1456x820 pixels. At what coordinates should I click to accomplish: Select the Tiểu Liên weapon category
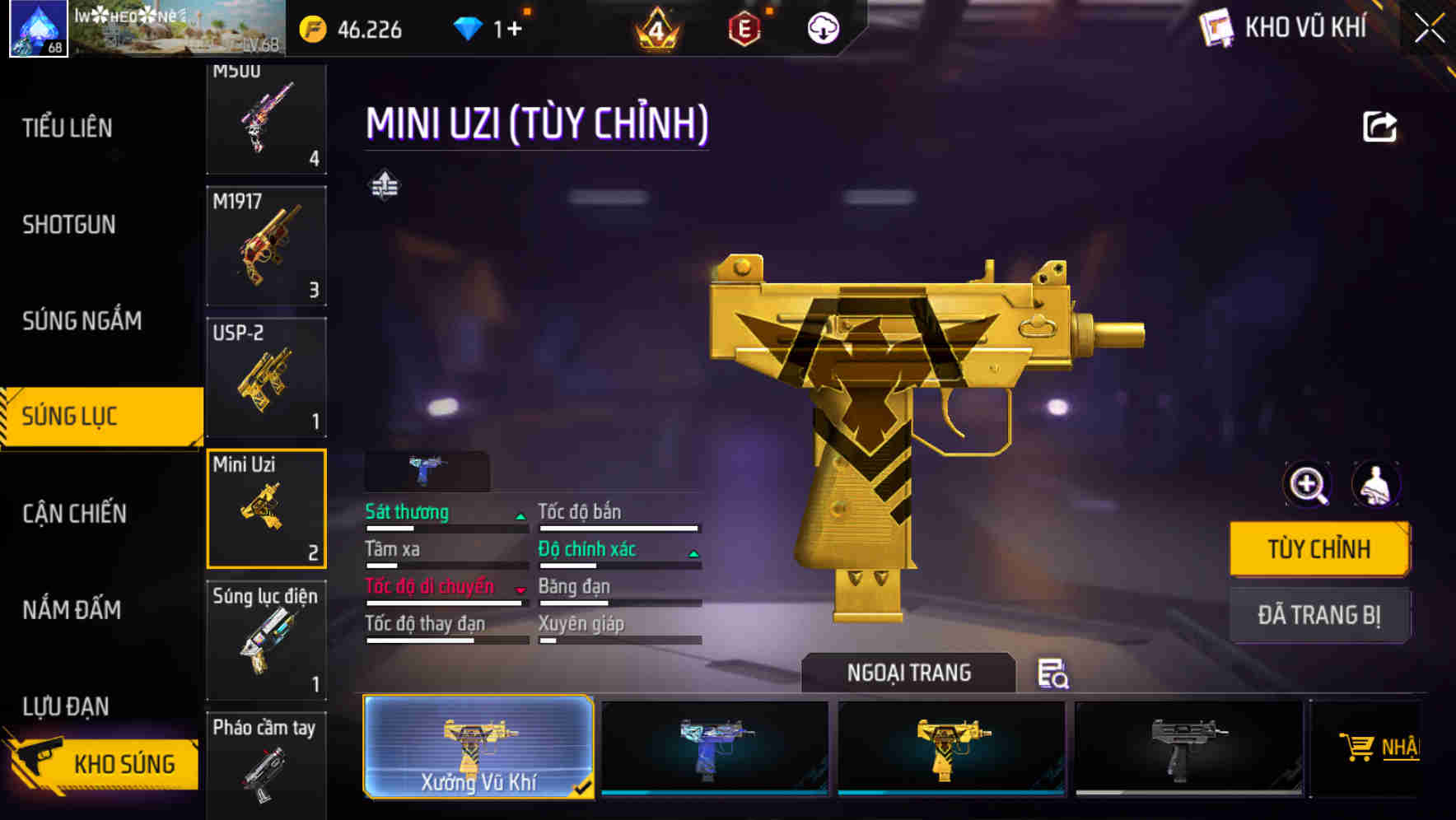point(68,128)
